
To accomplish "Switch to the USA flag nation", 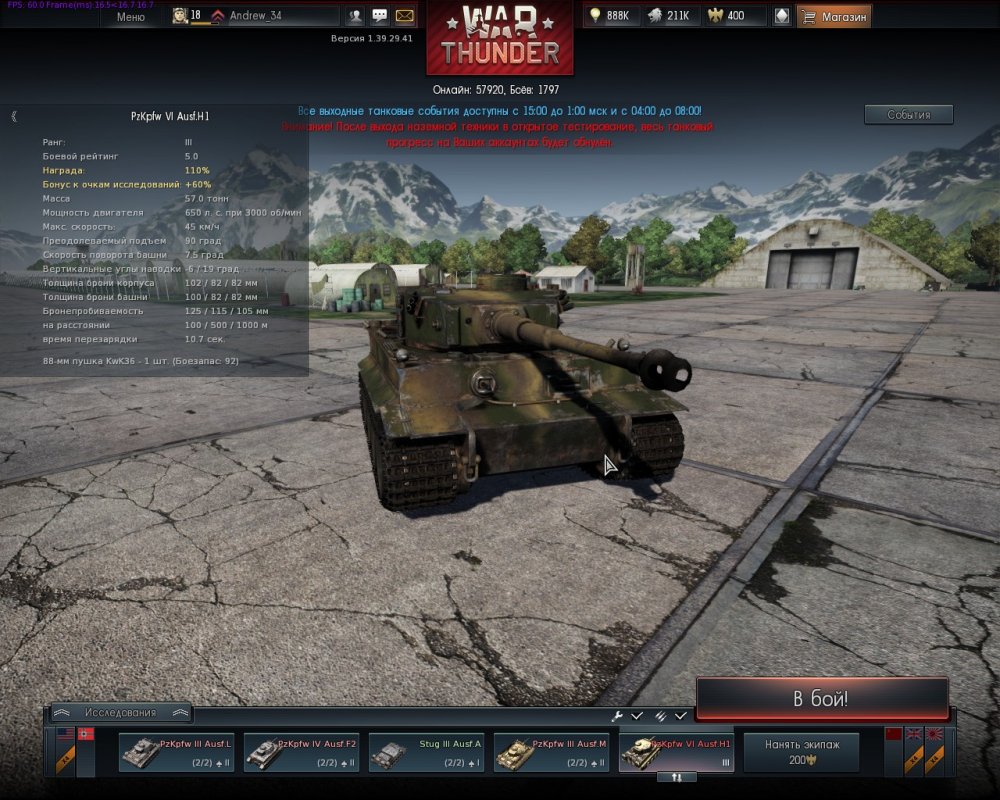I will 65,734.
